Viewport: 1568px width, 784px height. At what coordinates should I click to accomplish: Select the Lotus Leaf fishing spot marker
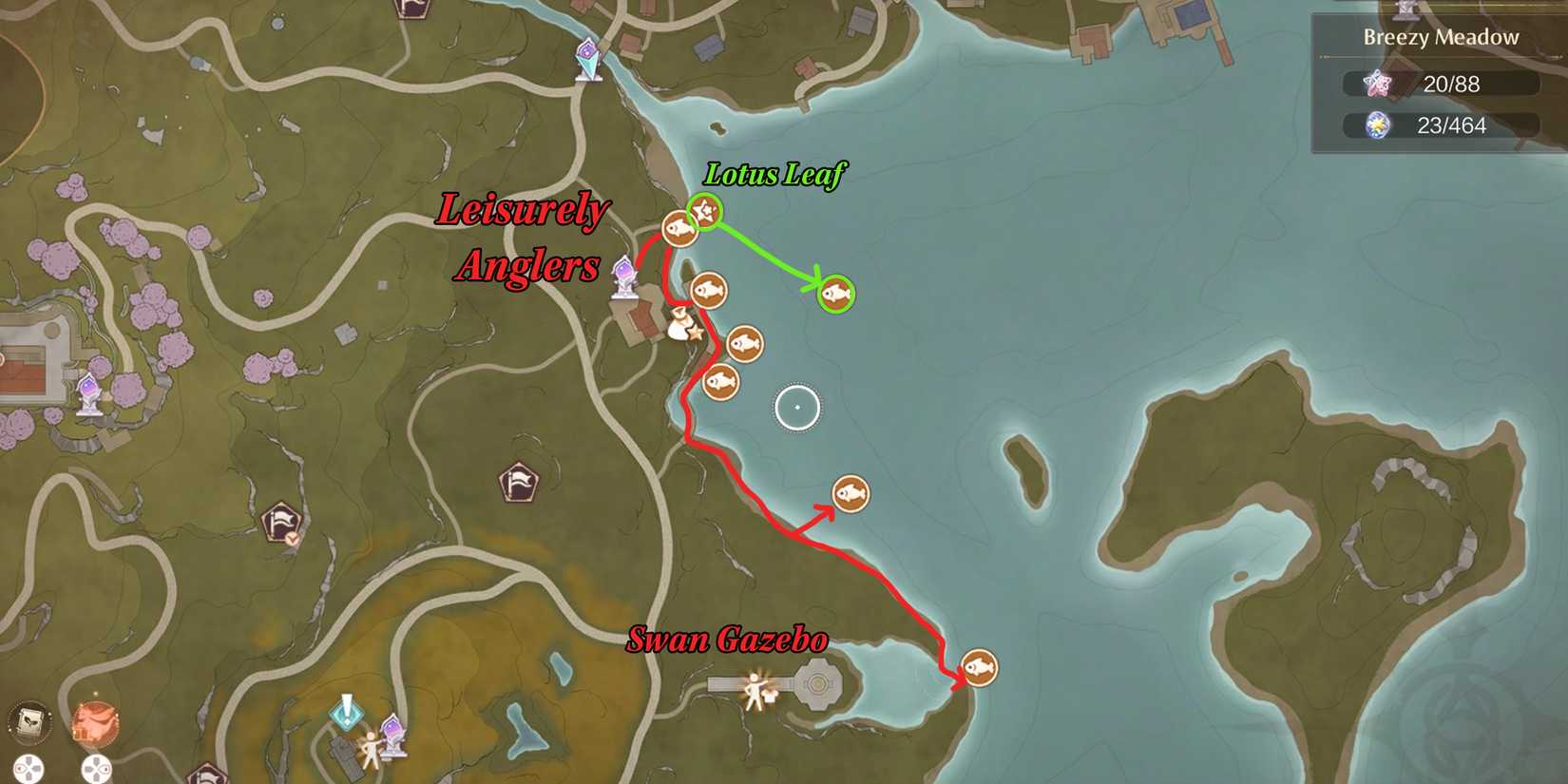[703, 213]
